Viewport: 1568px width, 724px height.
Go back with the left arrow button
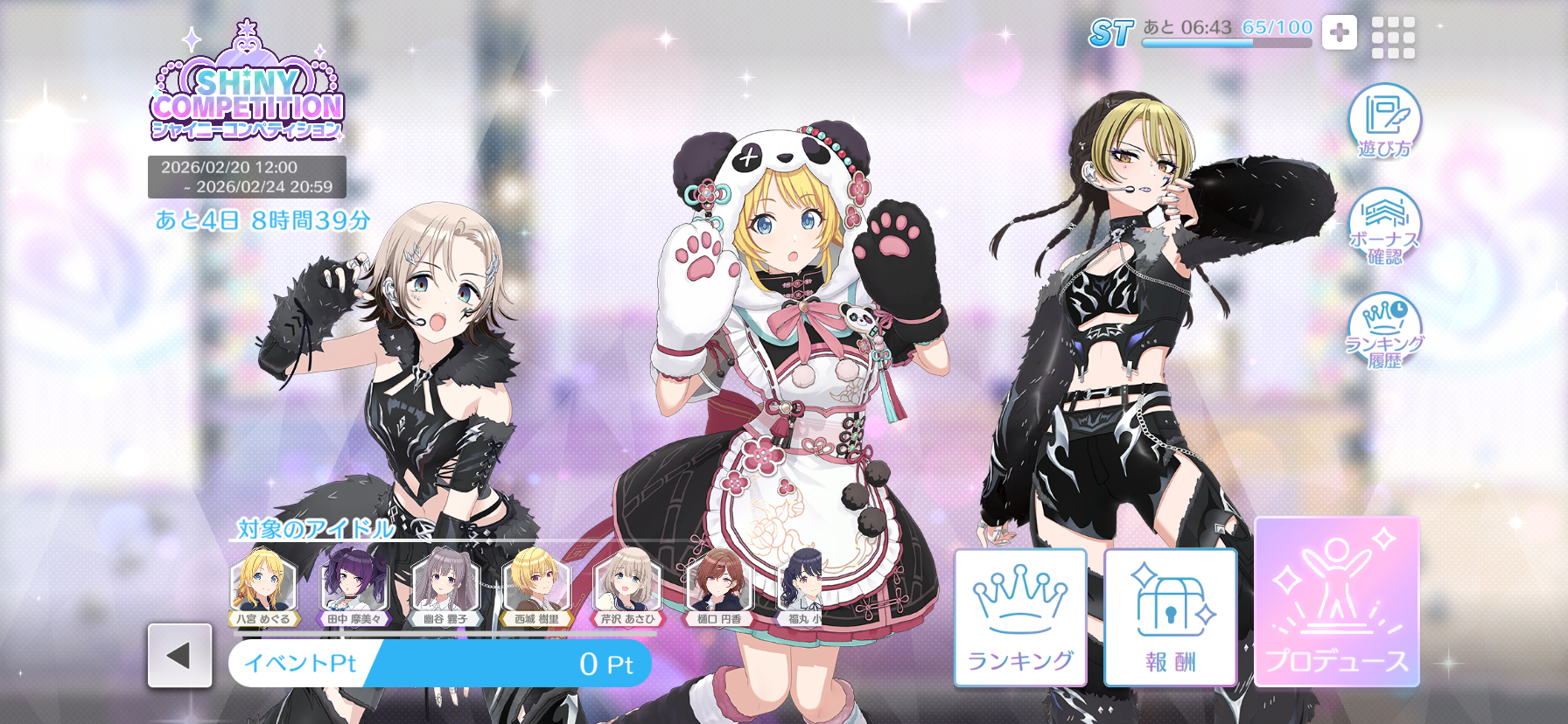pyautogui.click(x=179, y=656)
